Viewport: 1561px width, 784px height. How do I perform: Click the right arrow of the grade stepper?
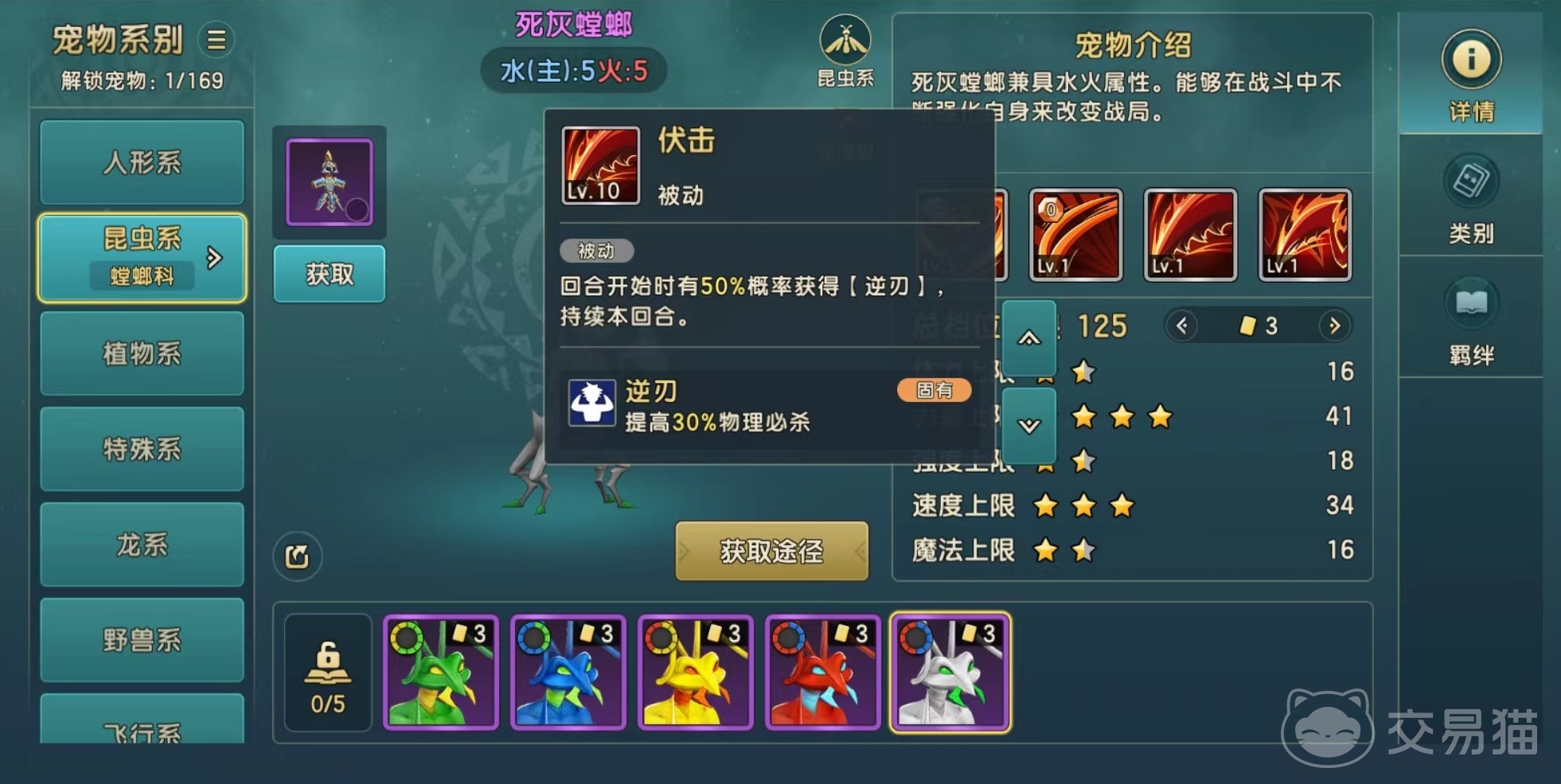tap(1335, 326)
